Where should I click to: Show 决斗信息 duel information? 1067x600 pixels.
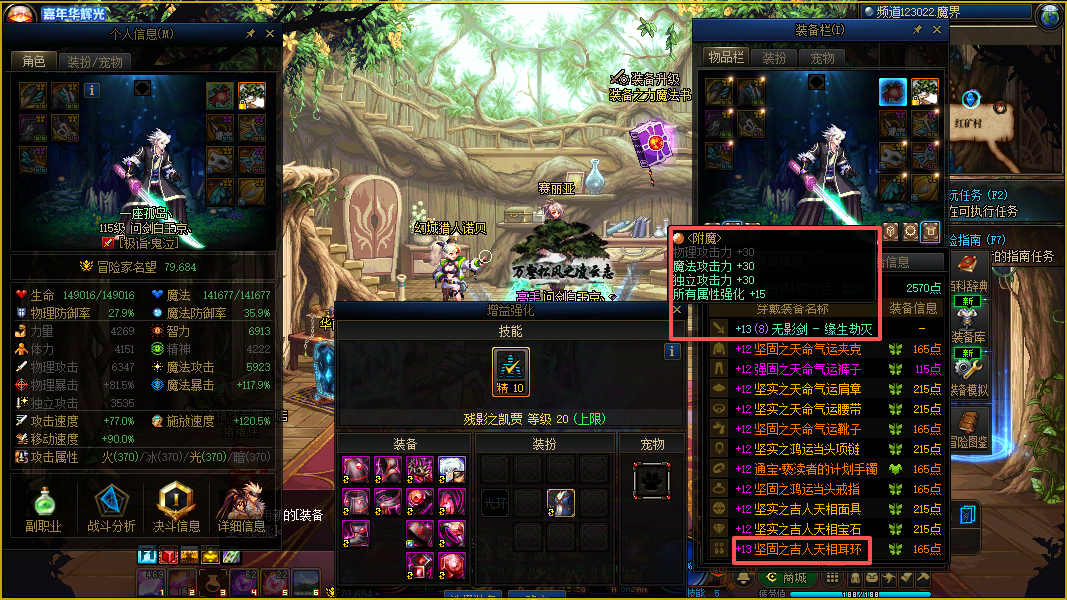(x=175, y=509)
